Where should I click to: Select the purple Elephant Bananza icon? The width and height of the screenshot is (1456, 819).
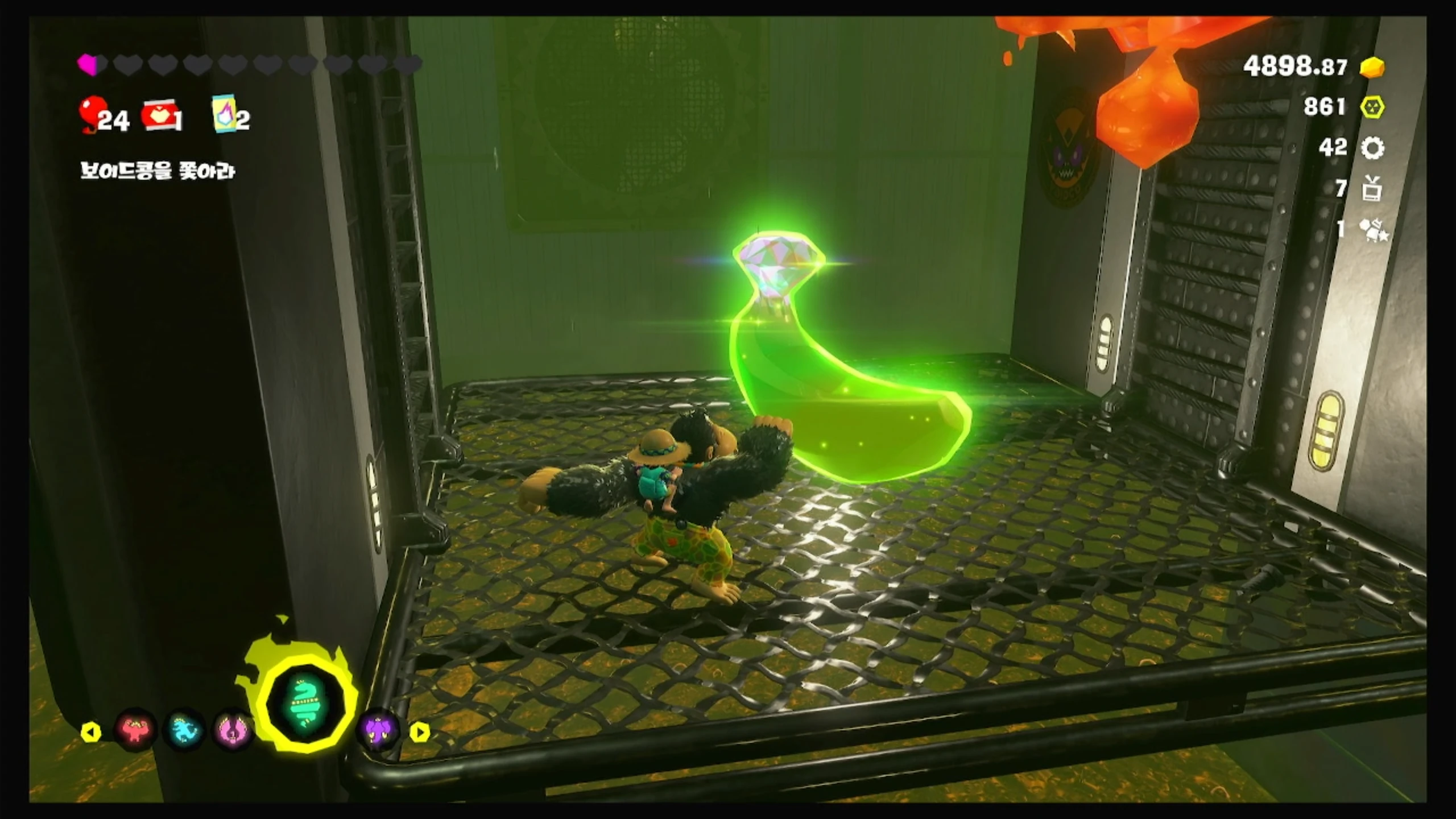click(377, 729)
